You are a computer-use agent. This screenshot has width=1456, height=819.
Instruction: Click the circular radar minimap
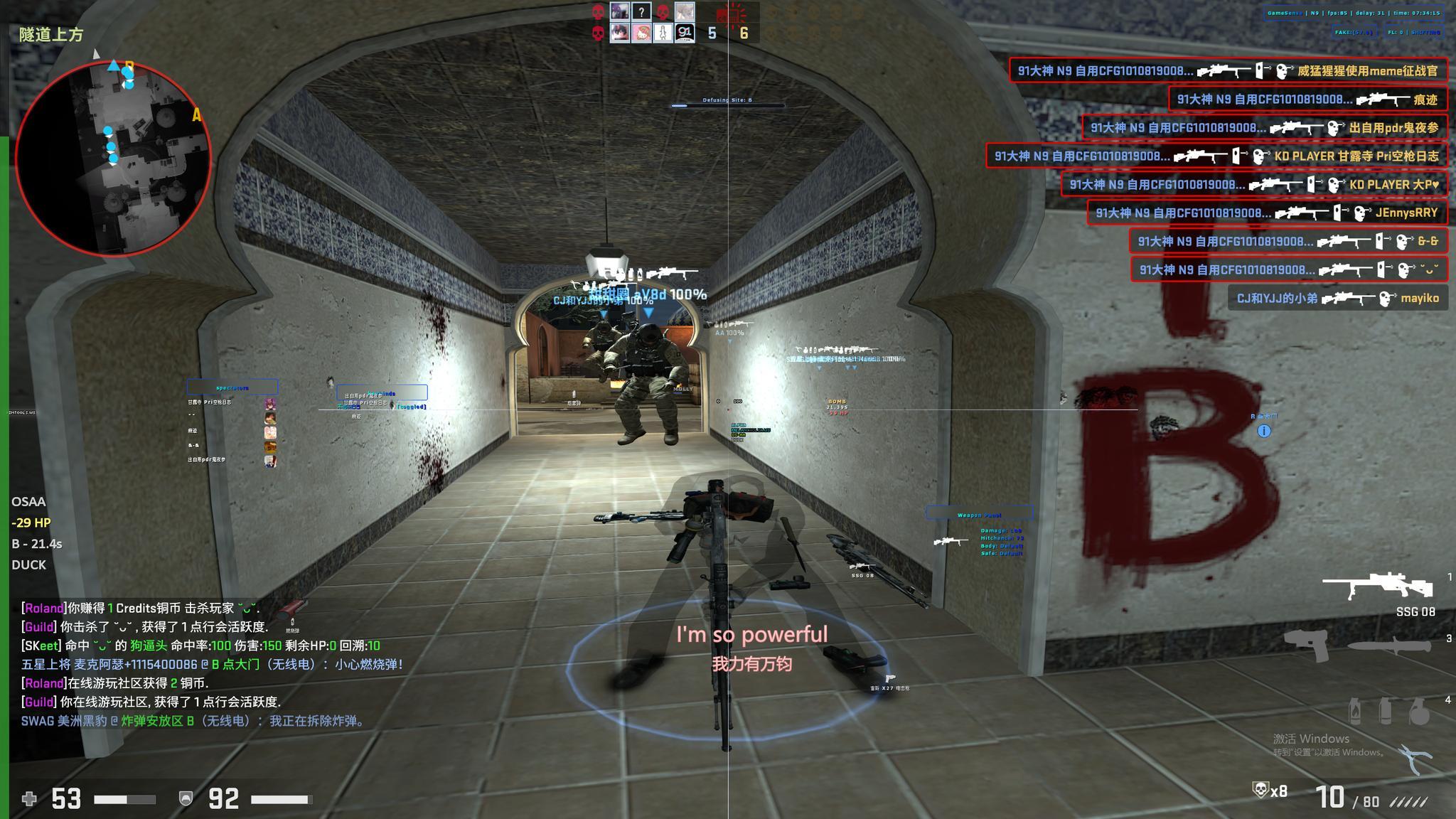(x=113, y=158)
